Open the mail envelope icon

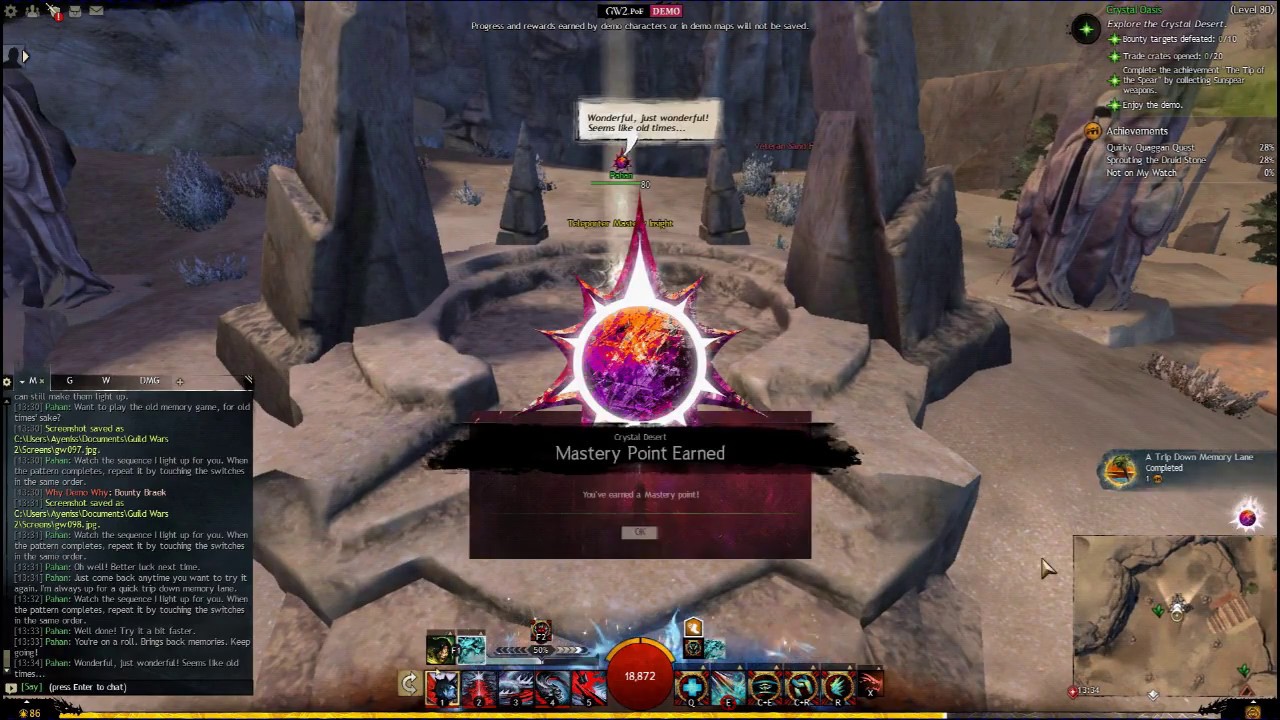96,11
